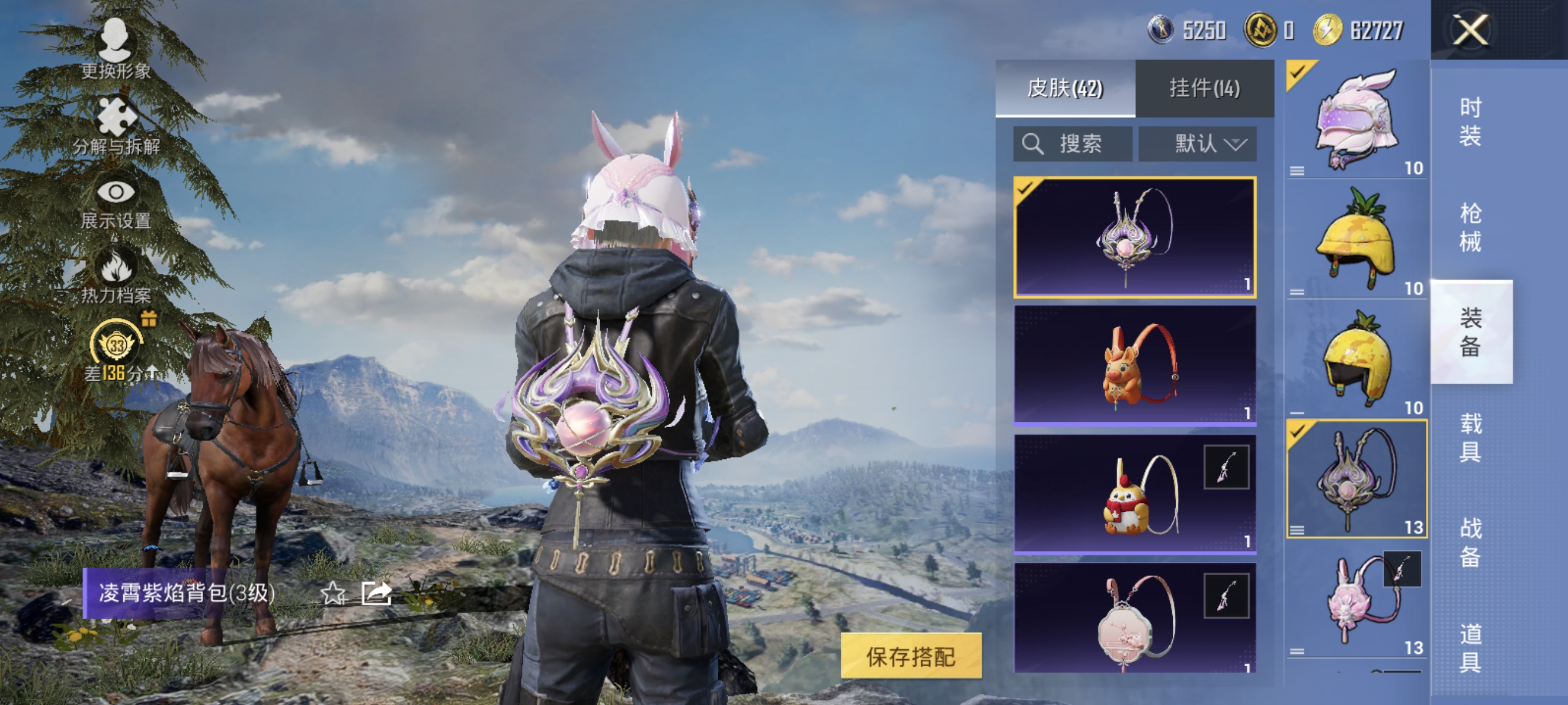Switch to the 挂件(14) tab
The height and width of the screenshot is (705, 1568).
(x=1202, y=88)
